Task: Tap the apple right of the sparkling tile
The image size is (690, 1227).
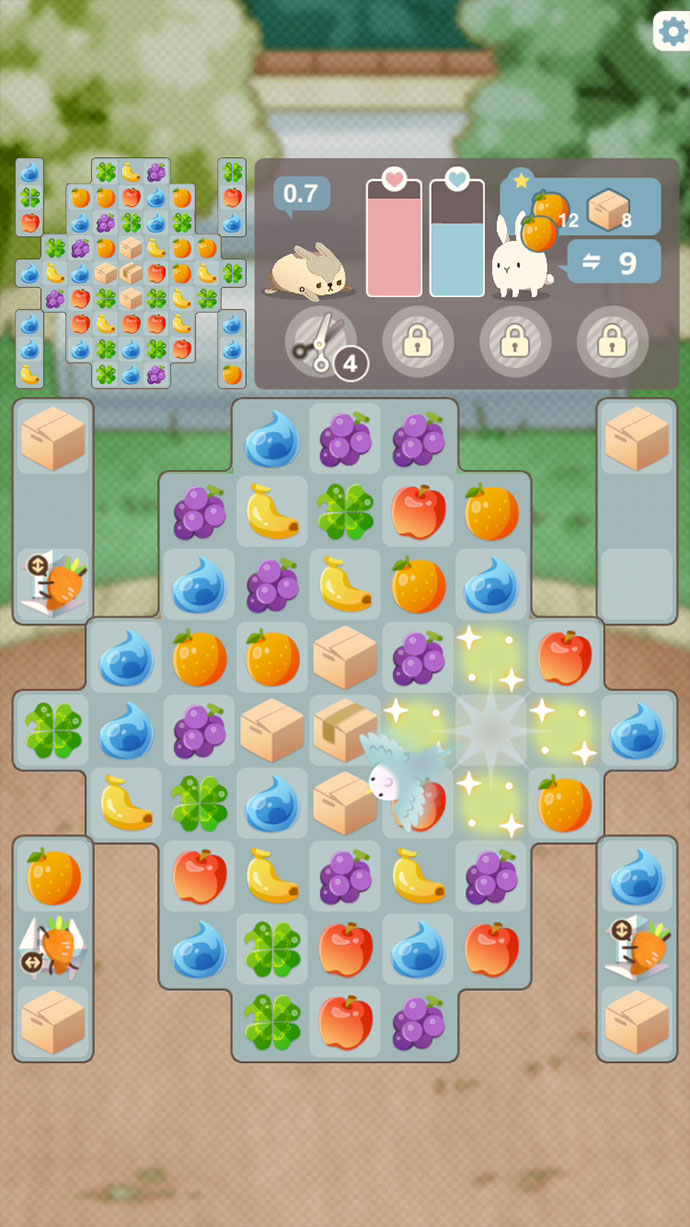Action: 563,656
